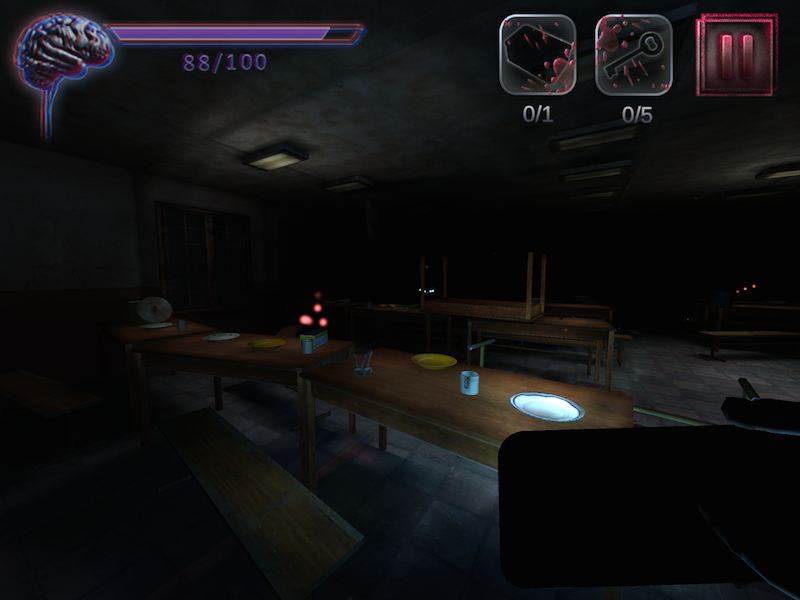
Task: Tap the key collection counter icon
Action: [x=634, y=55]
